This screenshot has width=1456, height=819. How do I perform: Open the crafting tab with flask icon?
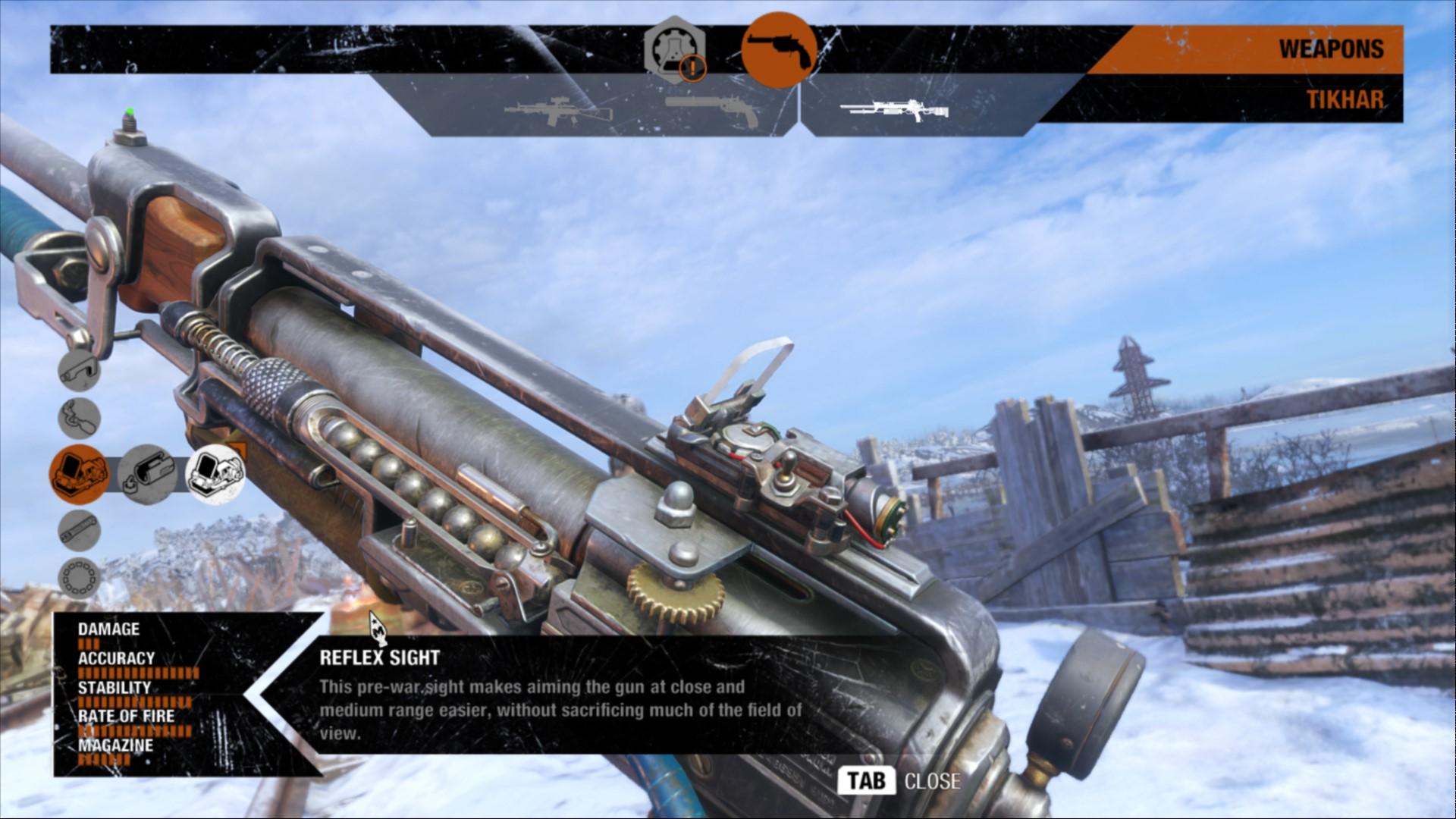[x=674, y=49]
